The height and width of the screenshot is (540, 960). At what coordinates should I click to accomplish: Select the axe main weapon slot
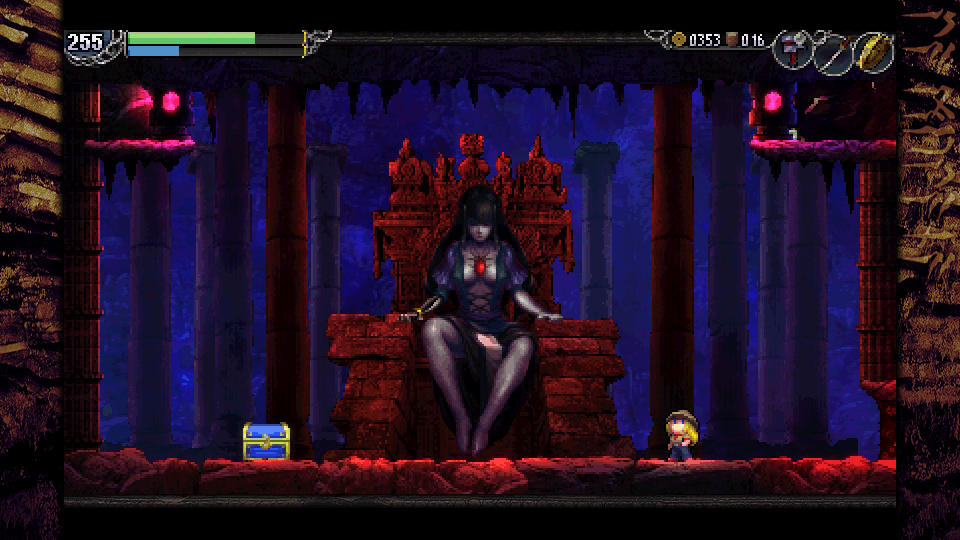793,52
